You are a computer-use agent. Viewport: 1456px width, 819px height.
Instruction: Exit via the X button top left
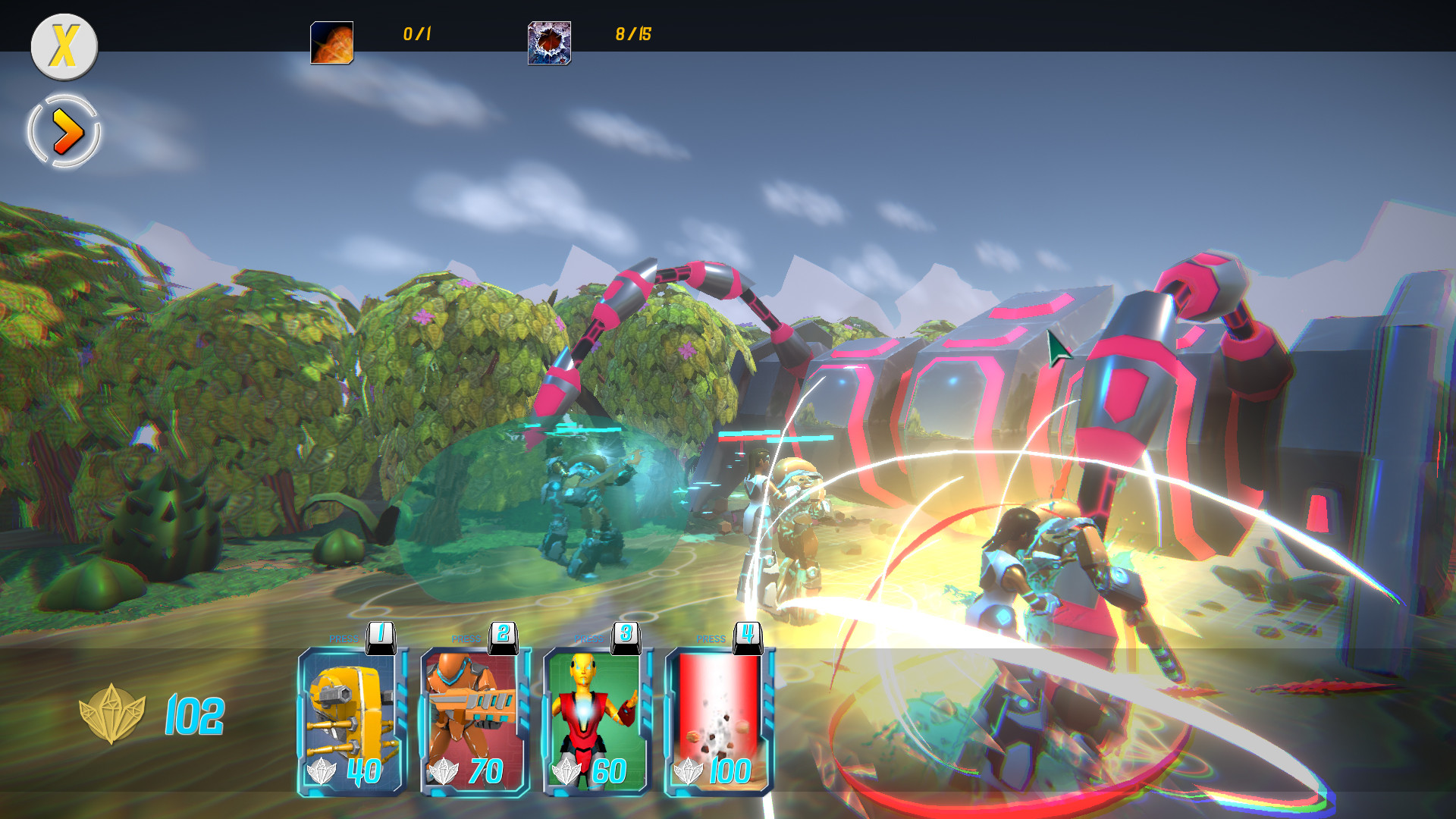64,47
